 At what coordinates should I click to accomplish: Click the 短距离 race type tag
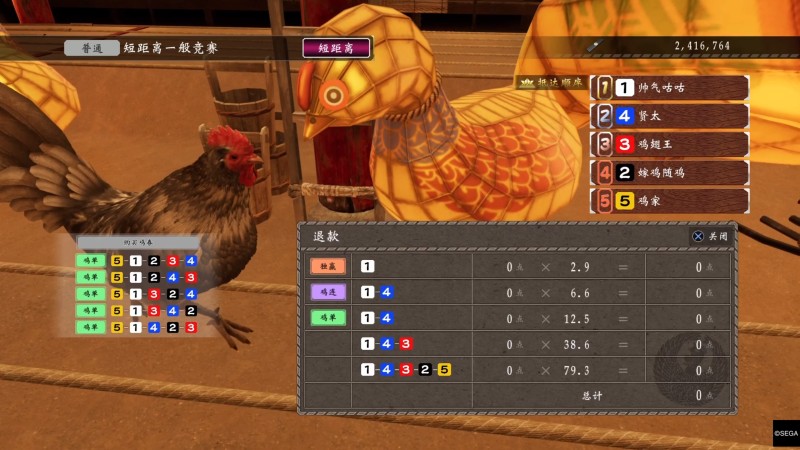pyautogui.click(x=336, y=47)
